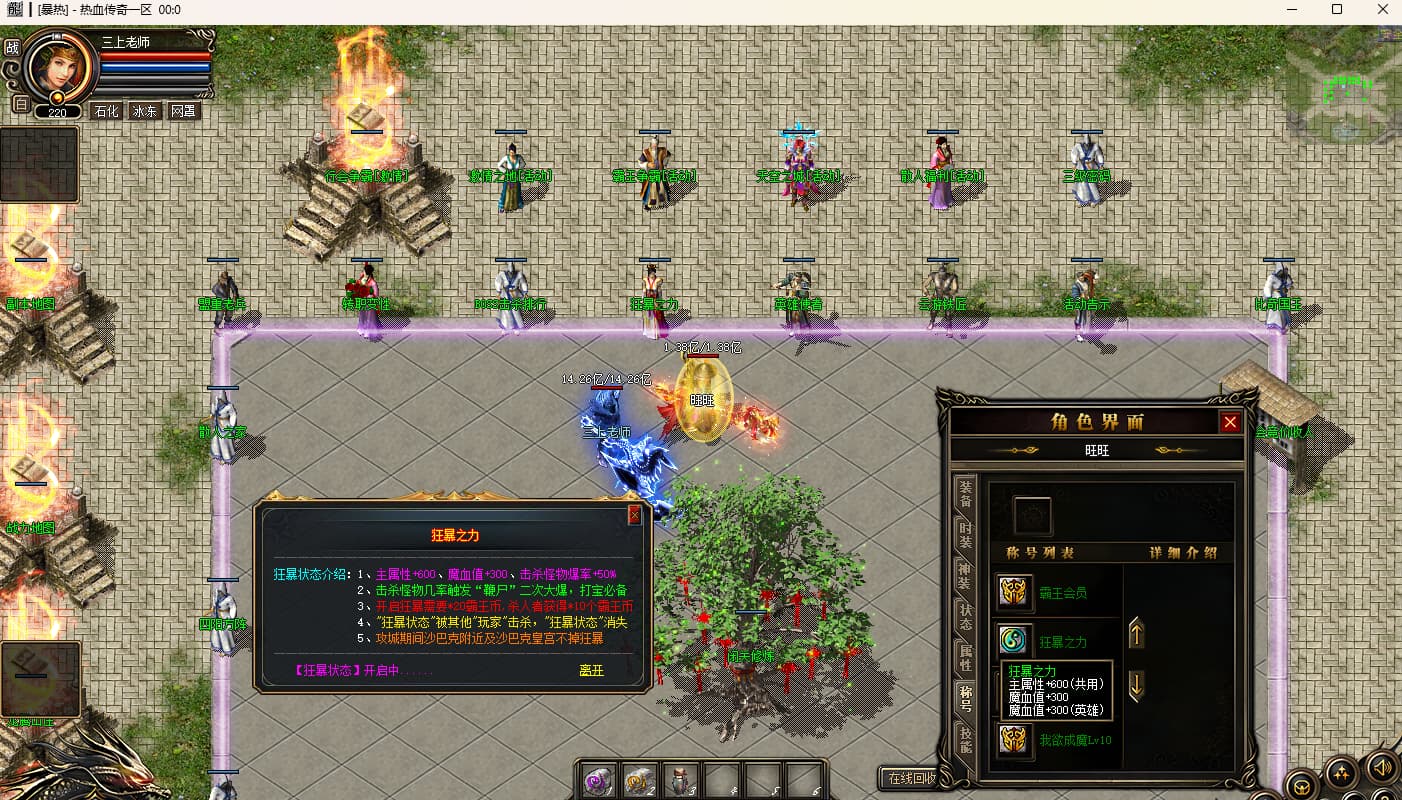Close the 狂暴之力 dialog window
The image size is (1402, 800).
pyautogui.click(x=634, y=515)
